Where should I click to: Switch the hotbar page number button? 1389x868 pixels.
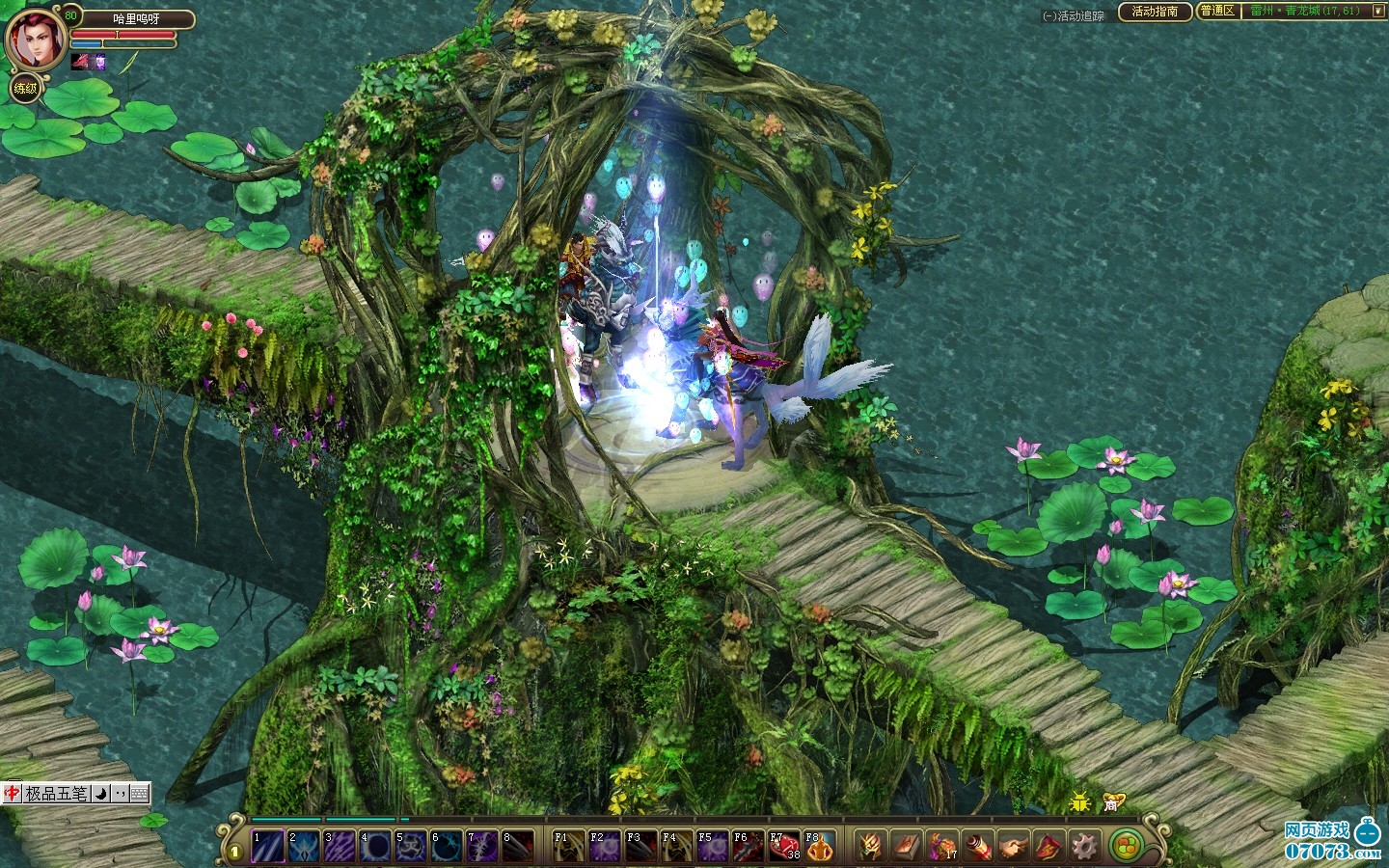235,852
